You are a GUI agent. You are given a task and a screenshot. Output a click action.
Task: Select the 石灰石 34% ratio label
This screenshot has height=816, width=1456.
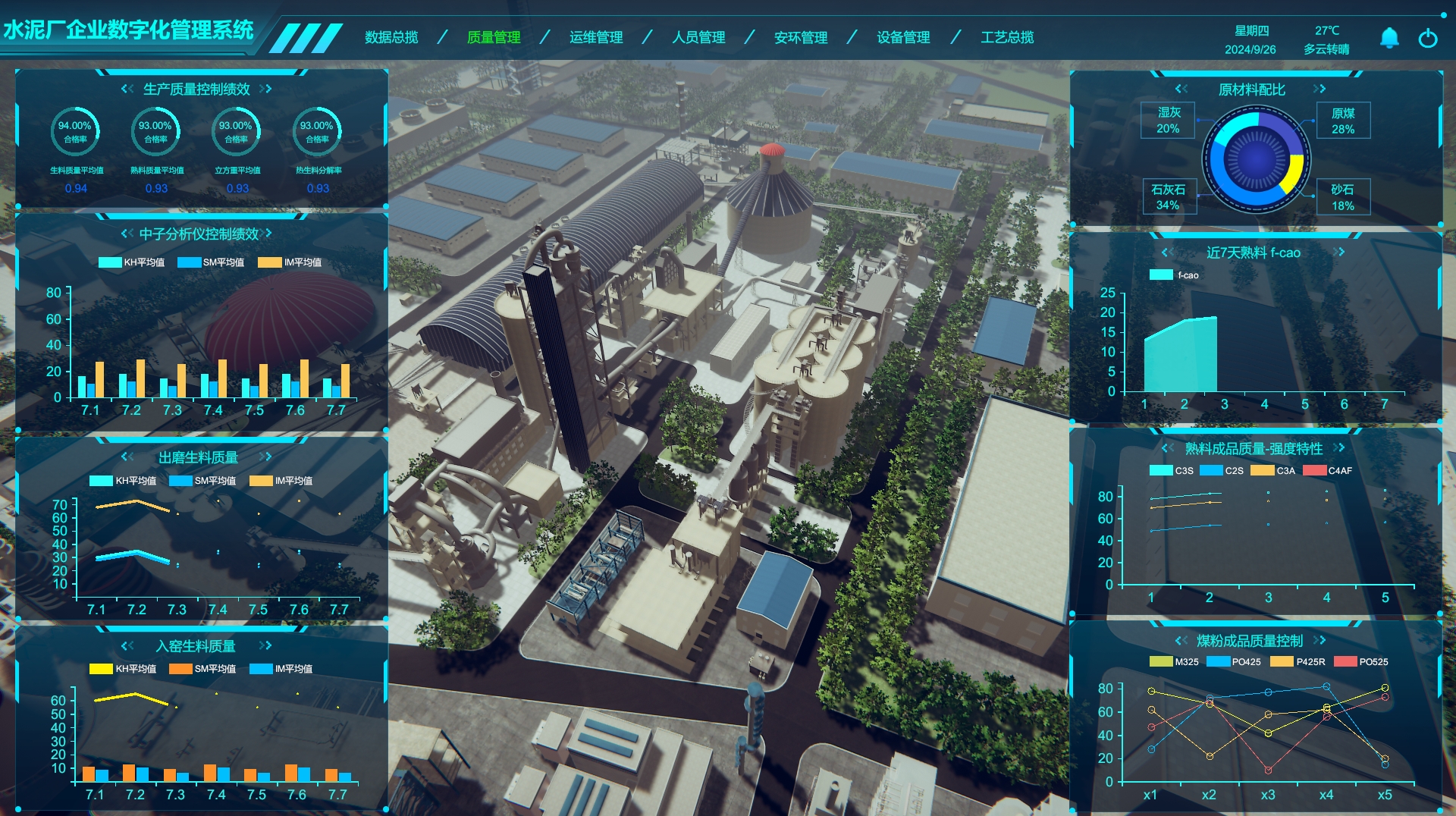coord(1168,197)
